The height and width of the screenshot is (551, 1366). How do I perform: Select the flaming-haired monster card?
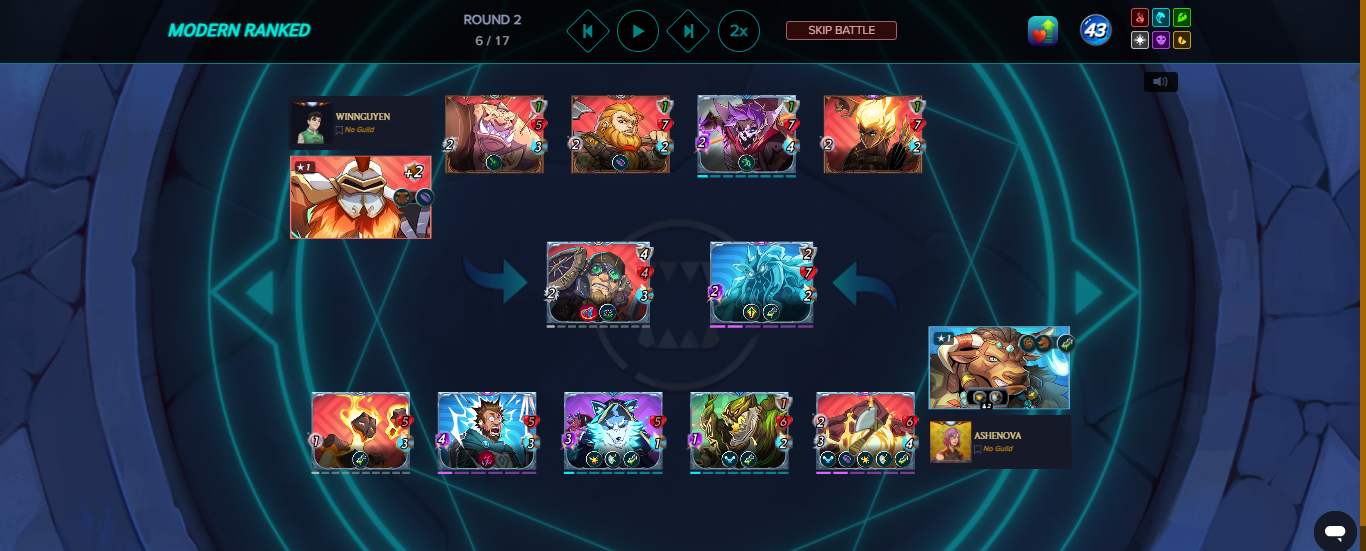(x=872, y=135)
